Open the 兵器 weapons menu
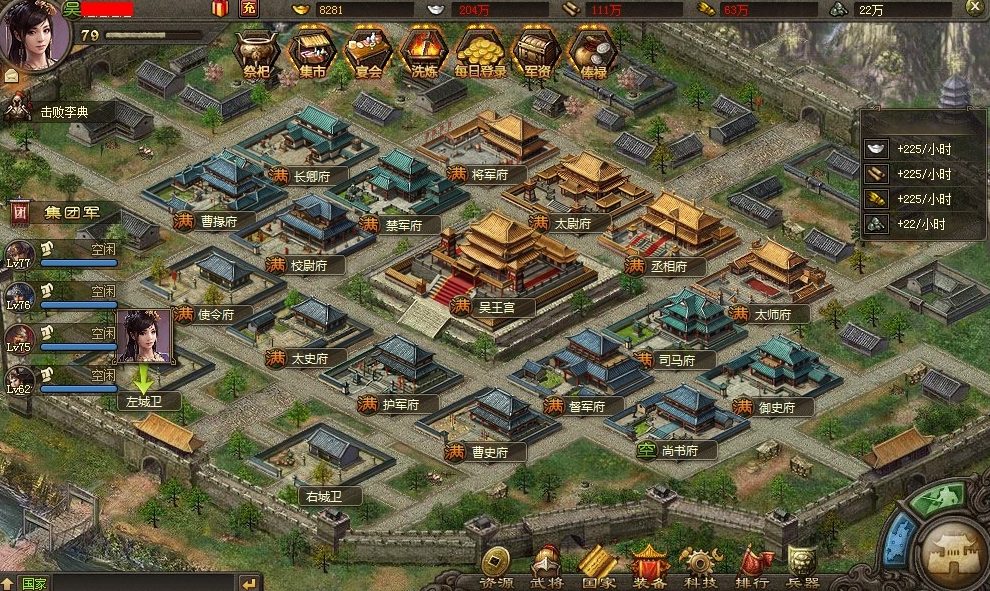This screenshot has width=990, height=591. coord(803,567)
